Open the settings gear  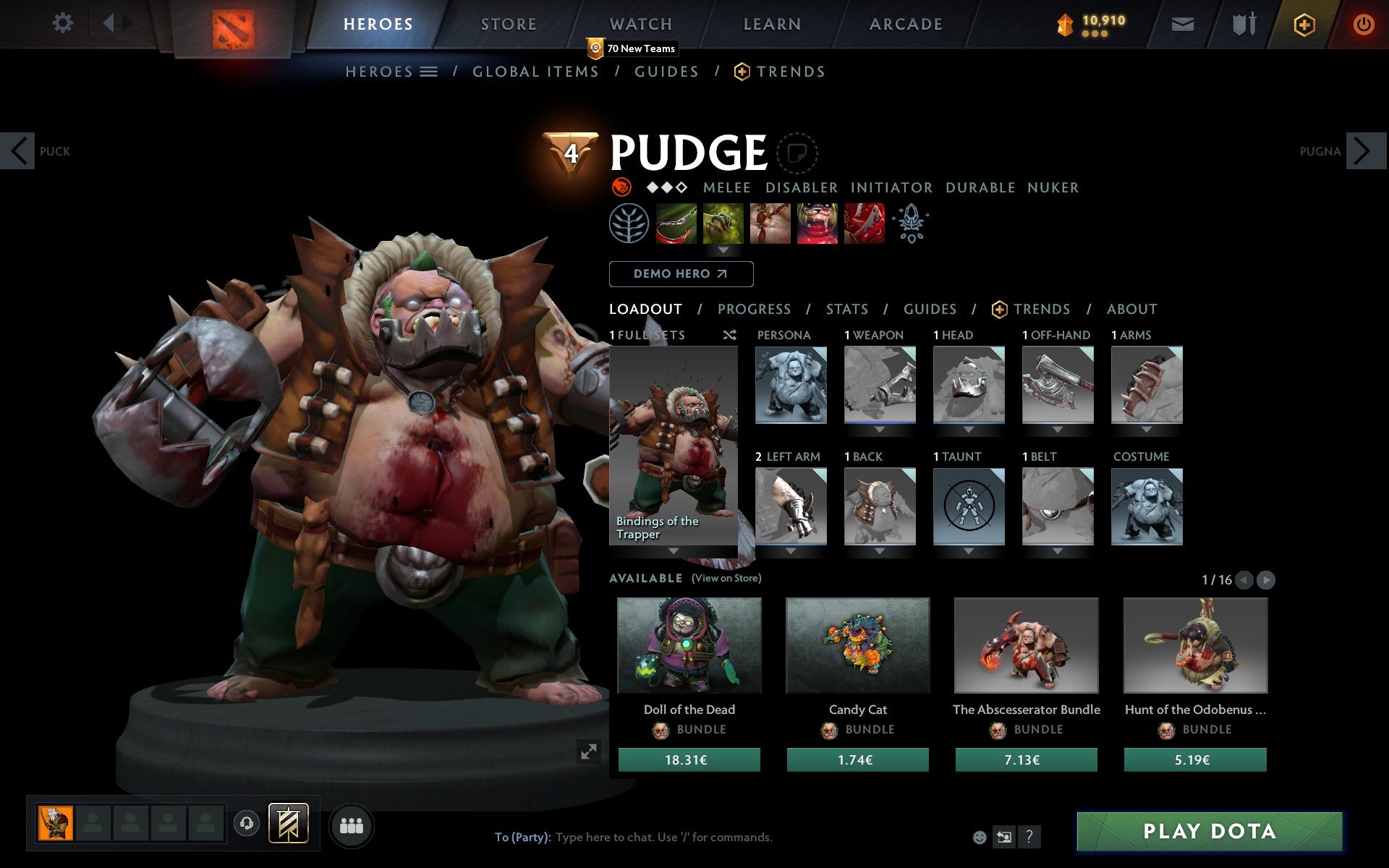[x=64, y=23]
